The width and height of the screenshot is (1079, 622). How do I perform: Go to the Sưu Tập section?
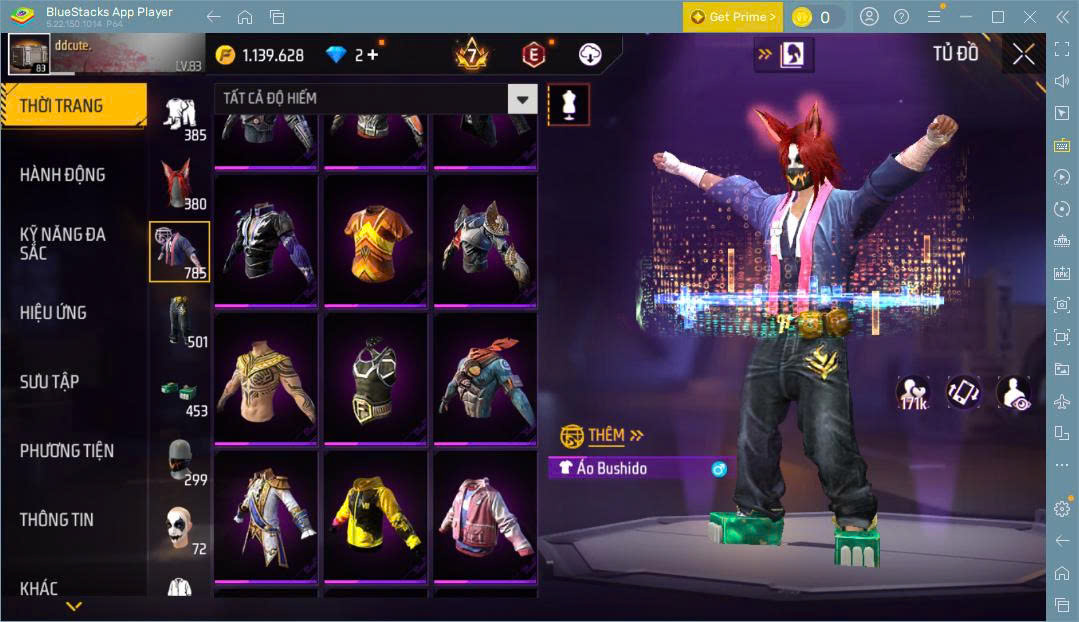tap(50, 382)
